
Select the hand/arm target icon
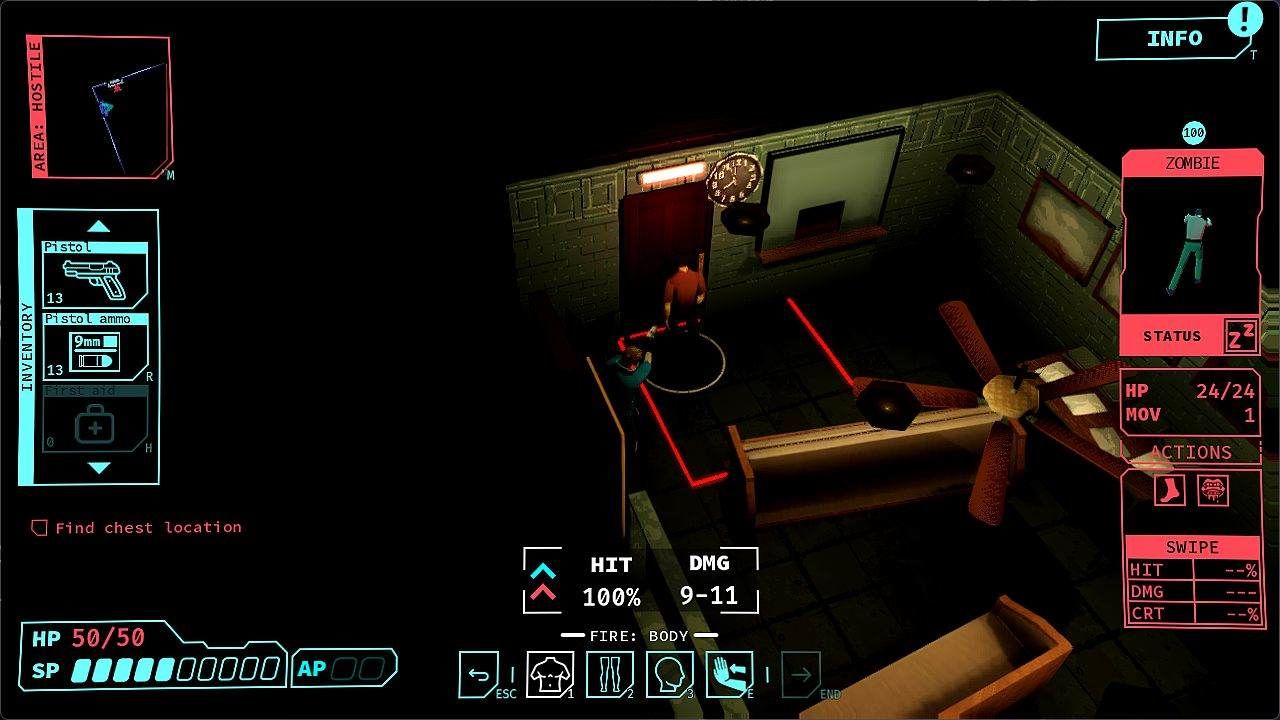(x=731, y=673)
